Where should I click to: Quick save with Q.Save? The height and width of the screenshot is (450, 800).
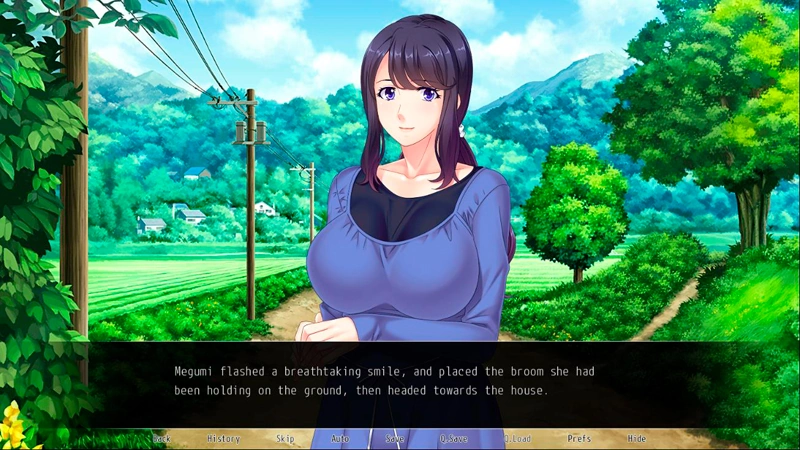point(453,439)
